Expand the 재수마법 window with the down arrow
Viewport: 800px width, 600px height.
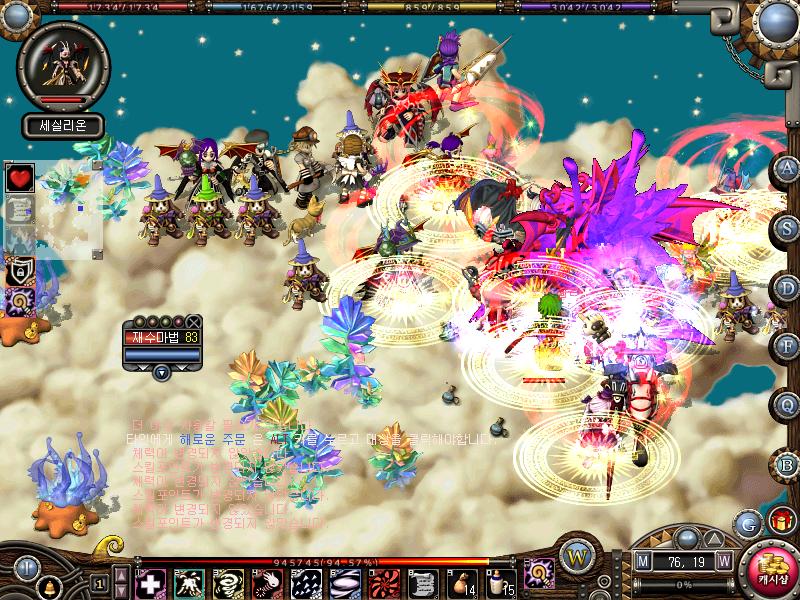pos(161,372)
